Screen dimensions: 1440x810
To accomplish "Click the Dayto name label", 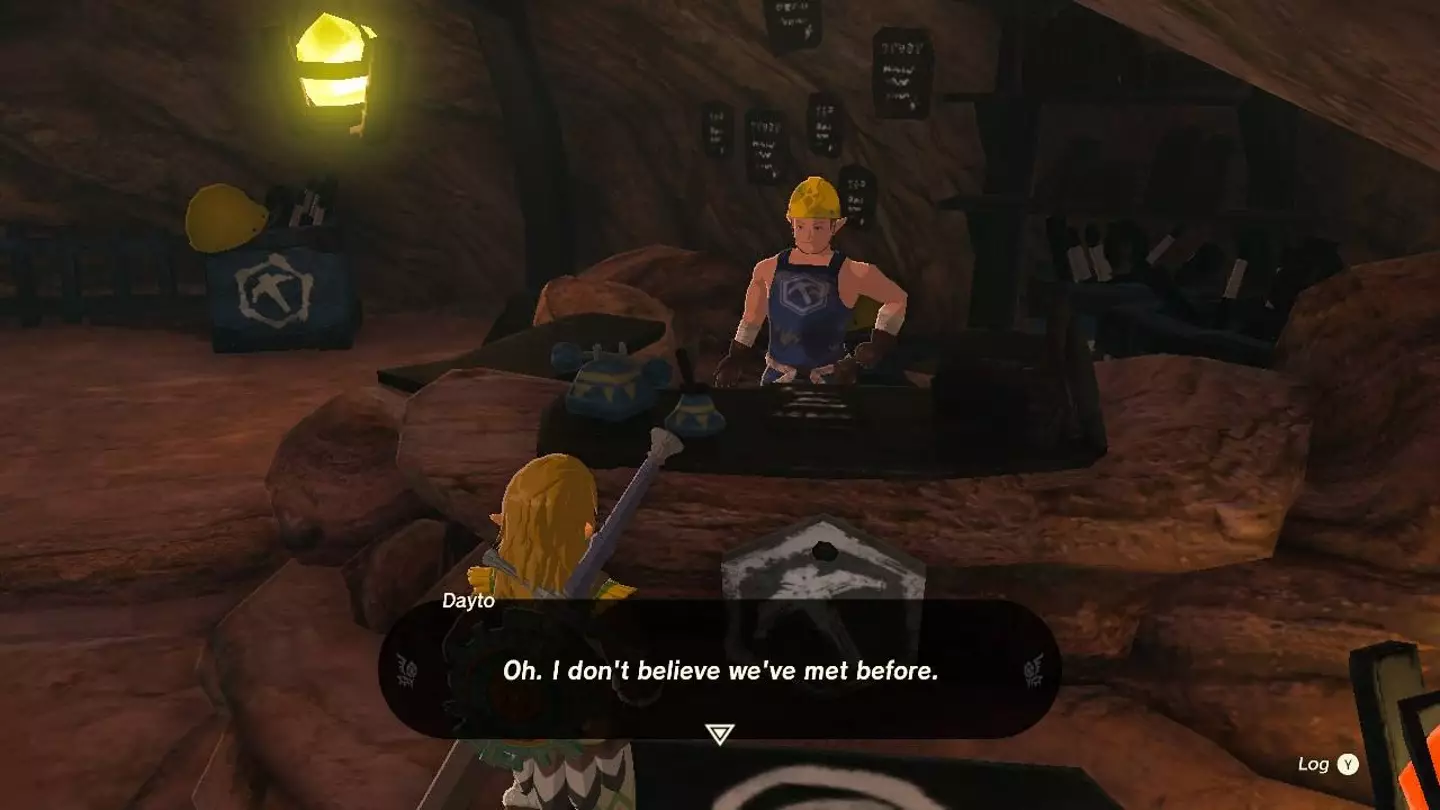I will tap(466, 603).
